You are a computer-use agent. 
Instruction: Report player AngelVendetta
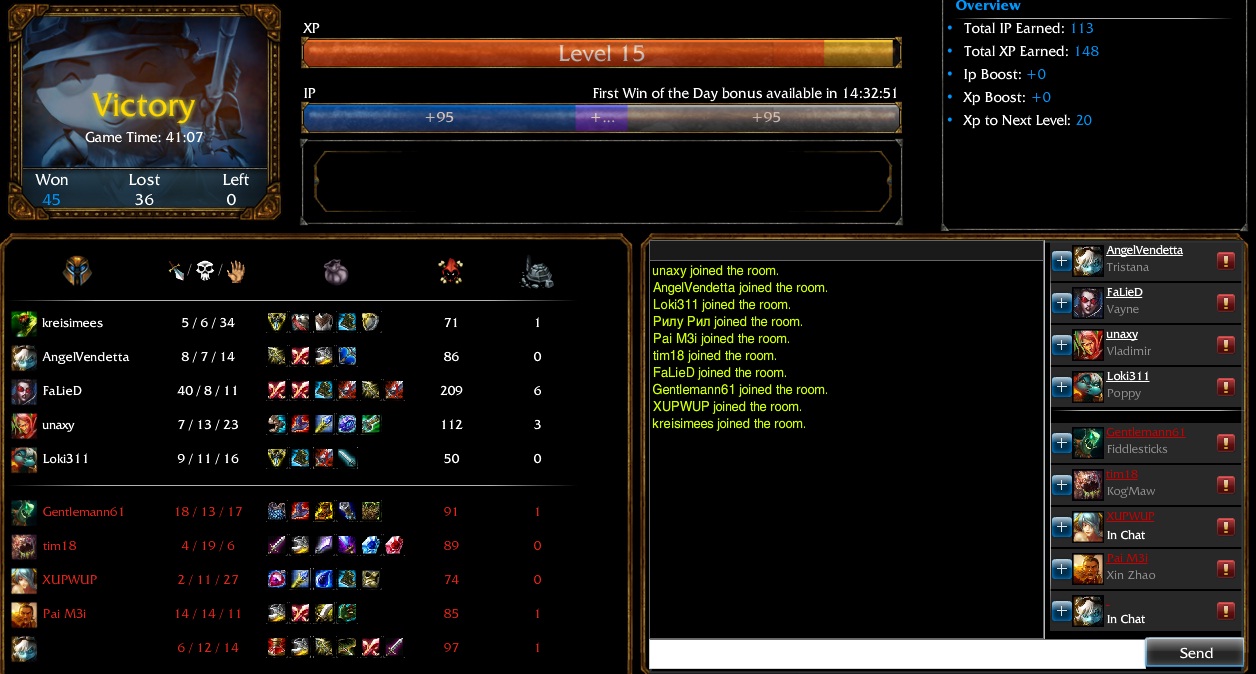1225,261
